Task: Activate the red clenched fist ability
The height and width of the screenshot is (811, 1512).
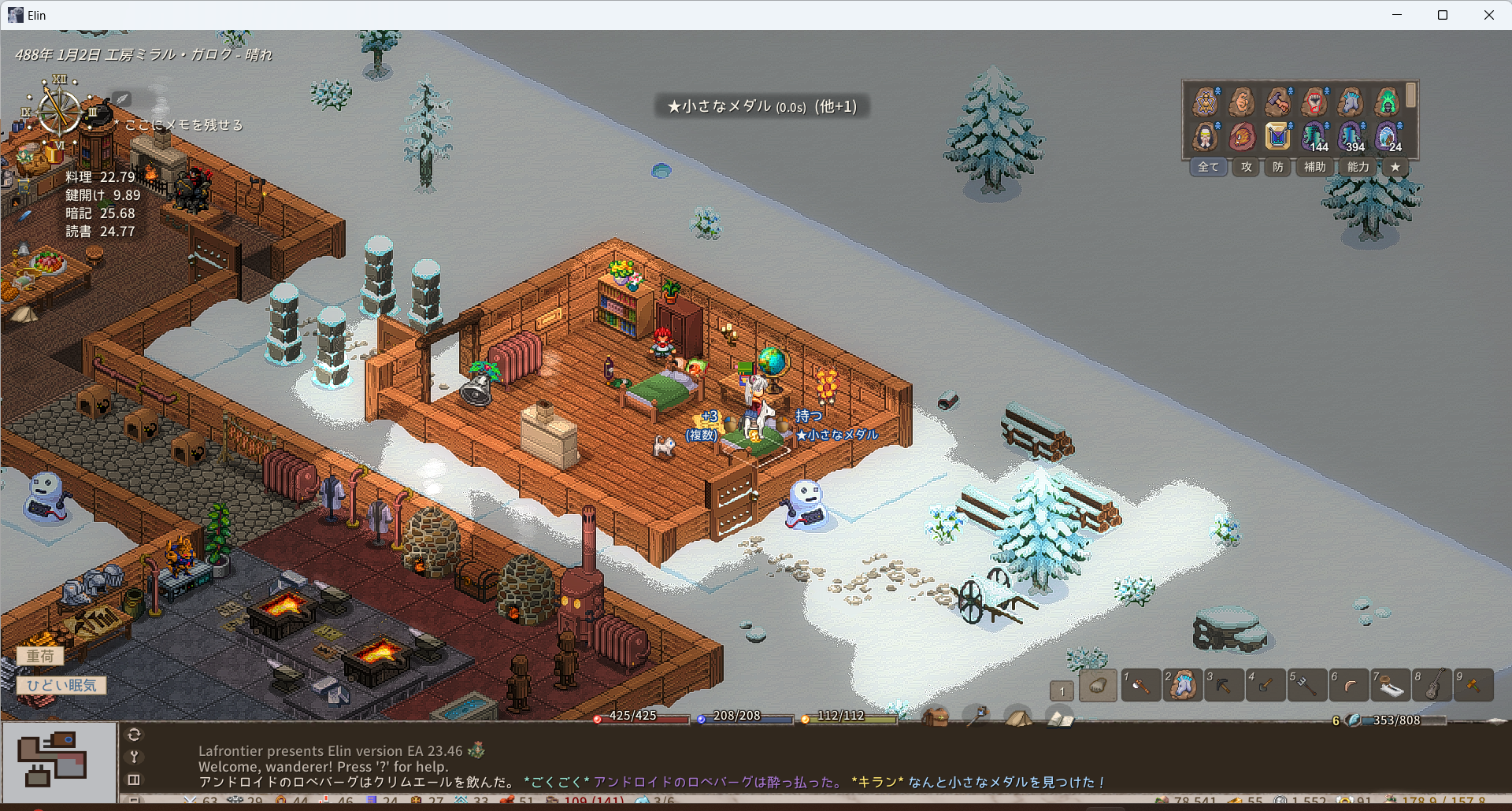Action: pos(1314,102)
